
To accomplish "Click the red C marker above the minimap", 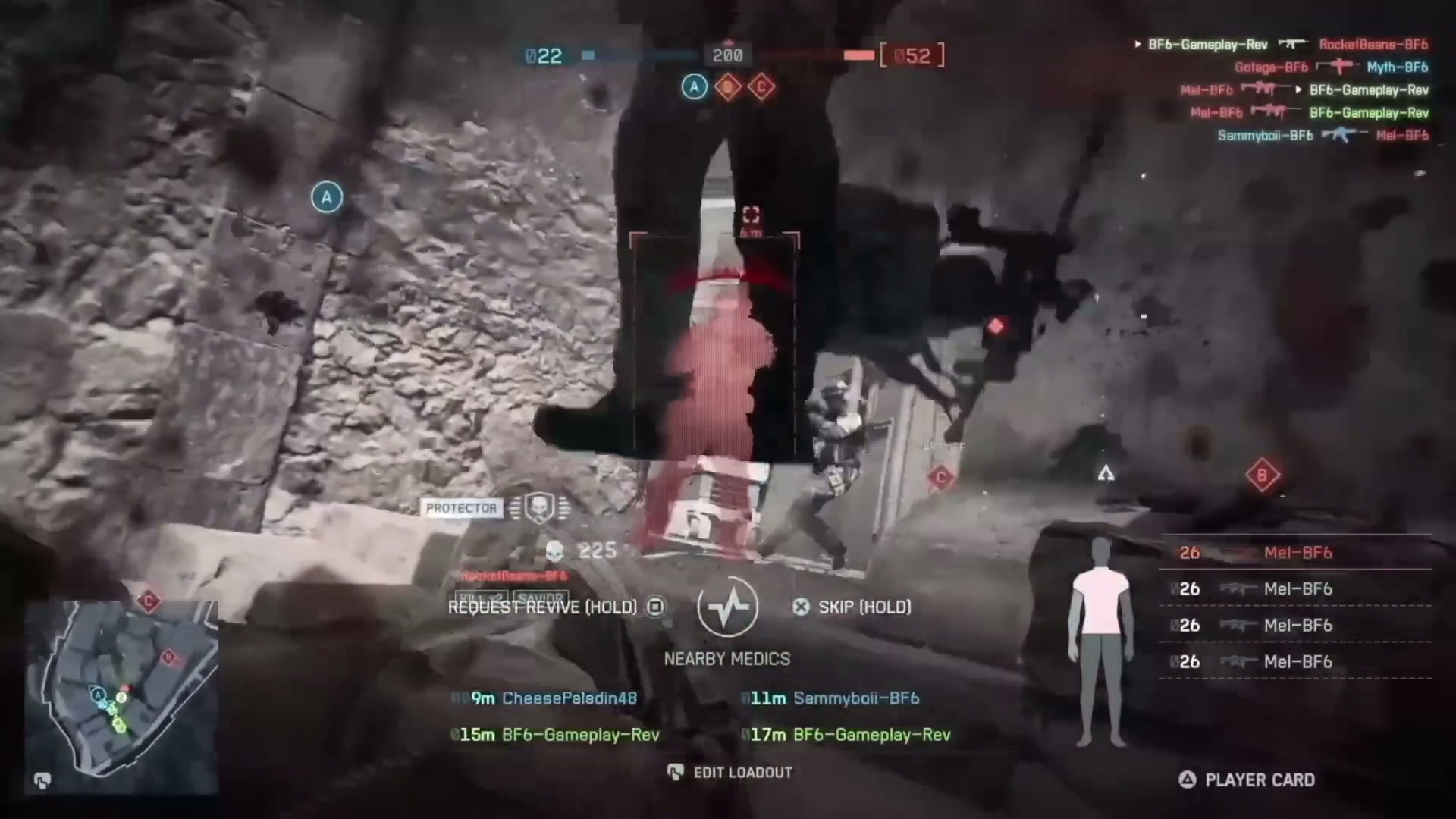I will pos(149,601).
